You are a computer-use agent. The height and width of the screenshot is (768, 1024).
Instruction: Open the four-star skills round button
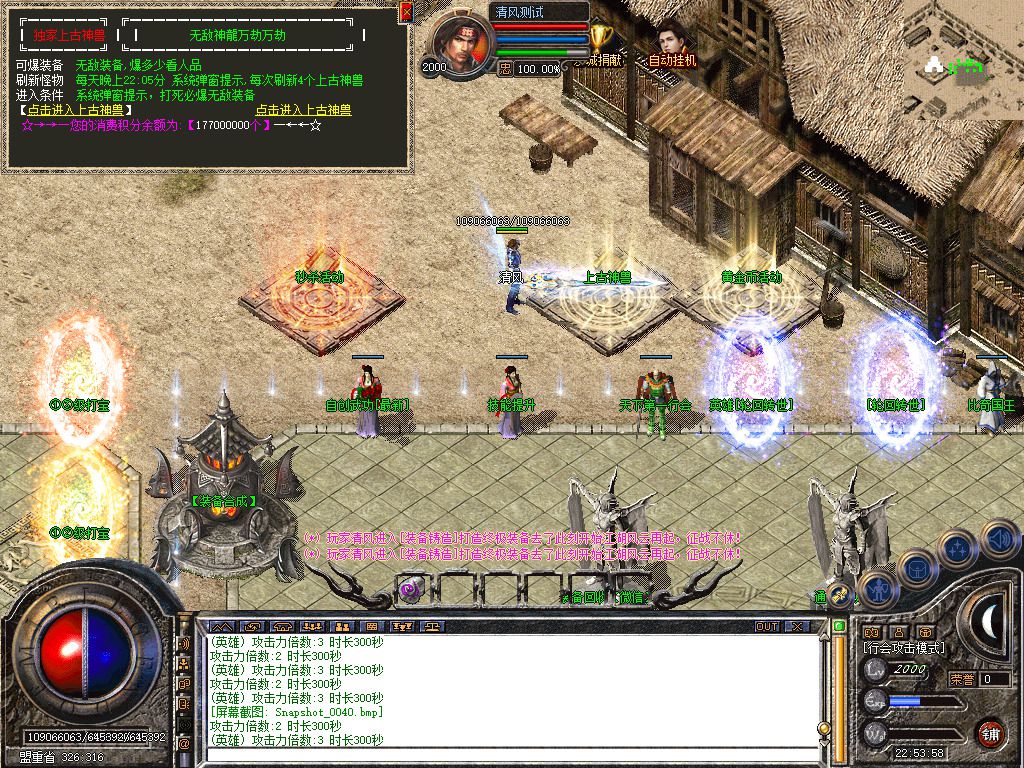[957, 549]
